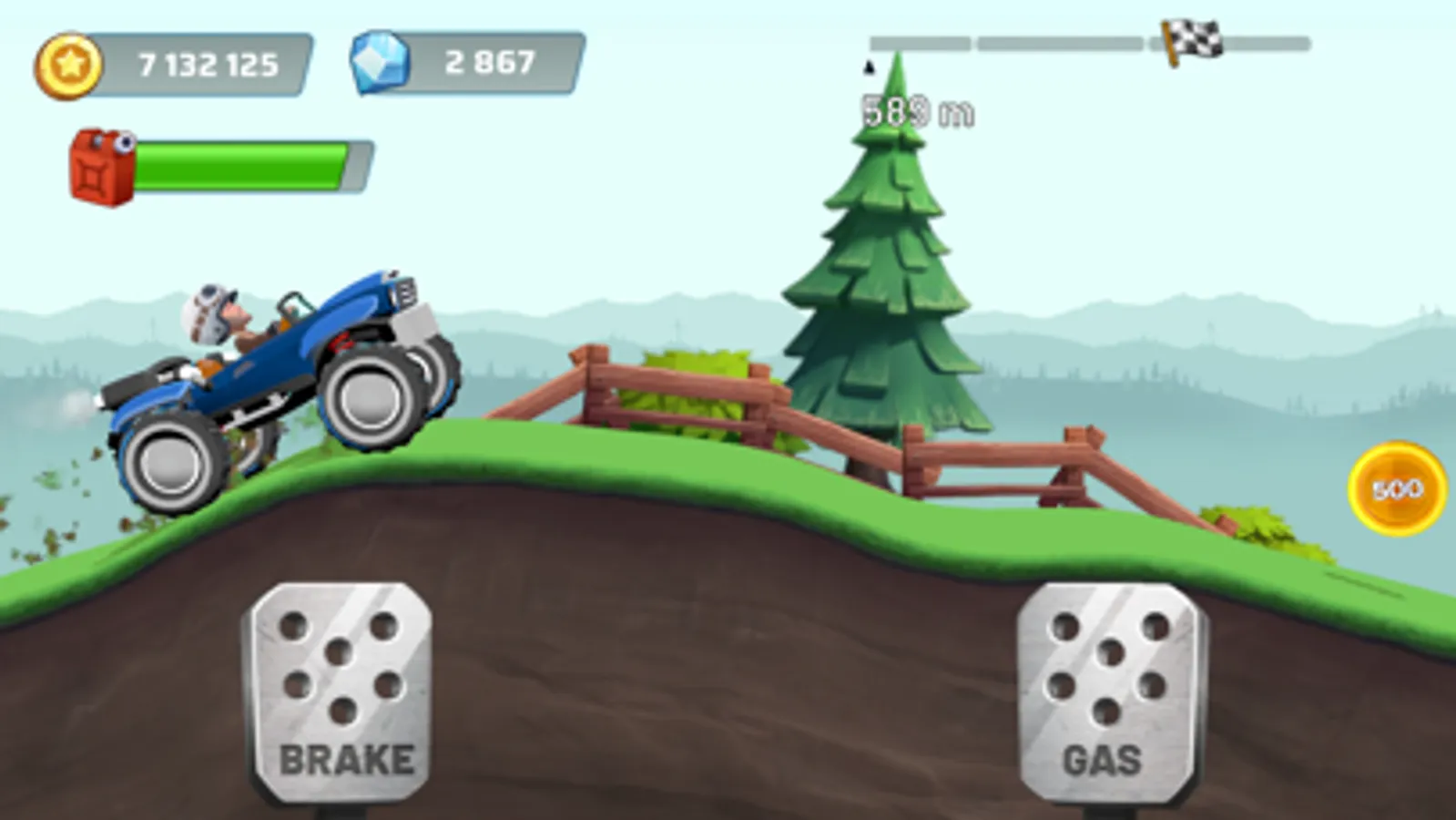This screenshot has width=1456, height=820.
Task: Click the gold coin currency icon
Action: (x=68, y=62)
